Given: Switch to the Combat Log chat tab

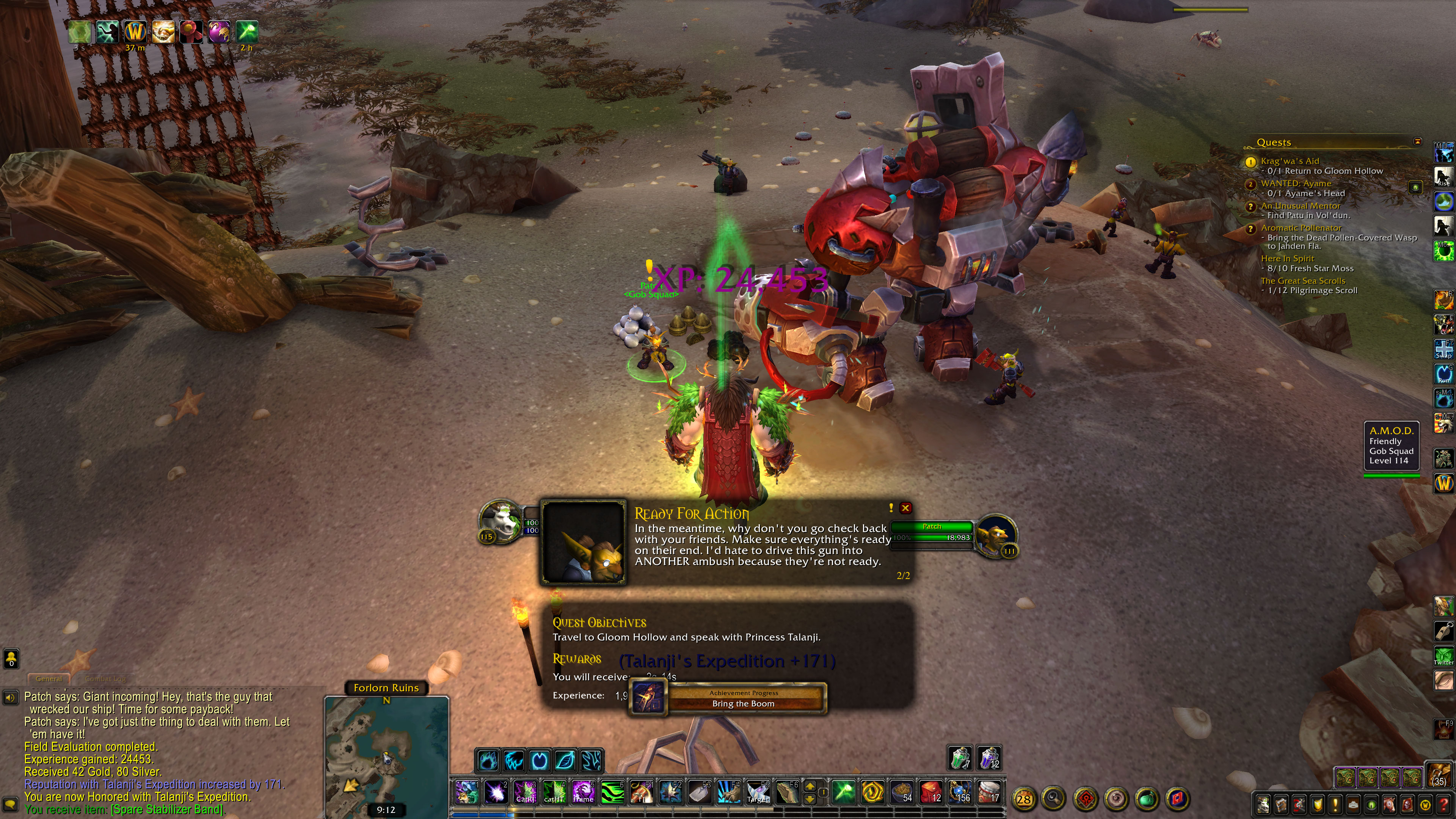Looking at the screenshot, I should pyautogui.click(x=106, y=678).
